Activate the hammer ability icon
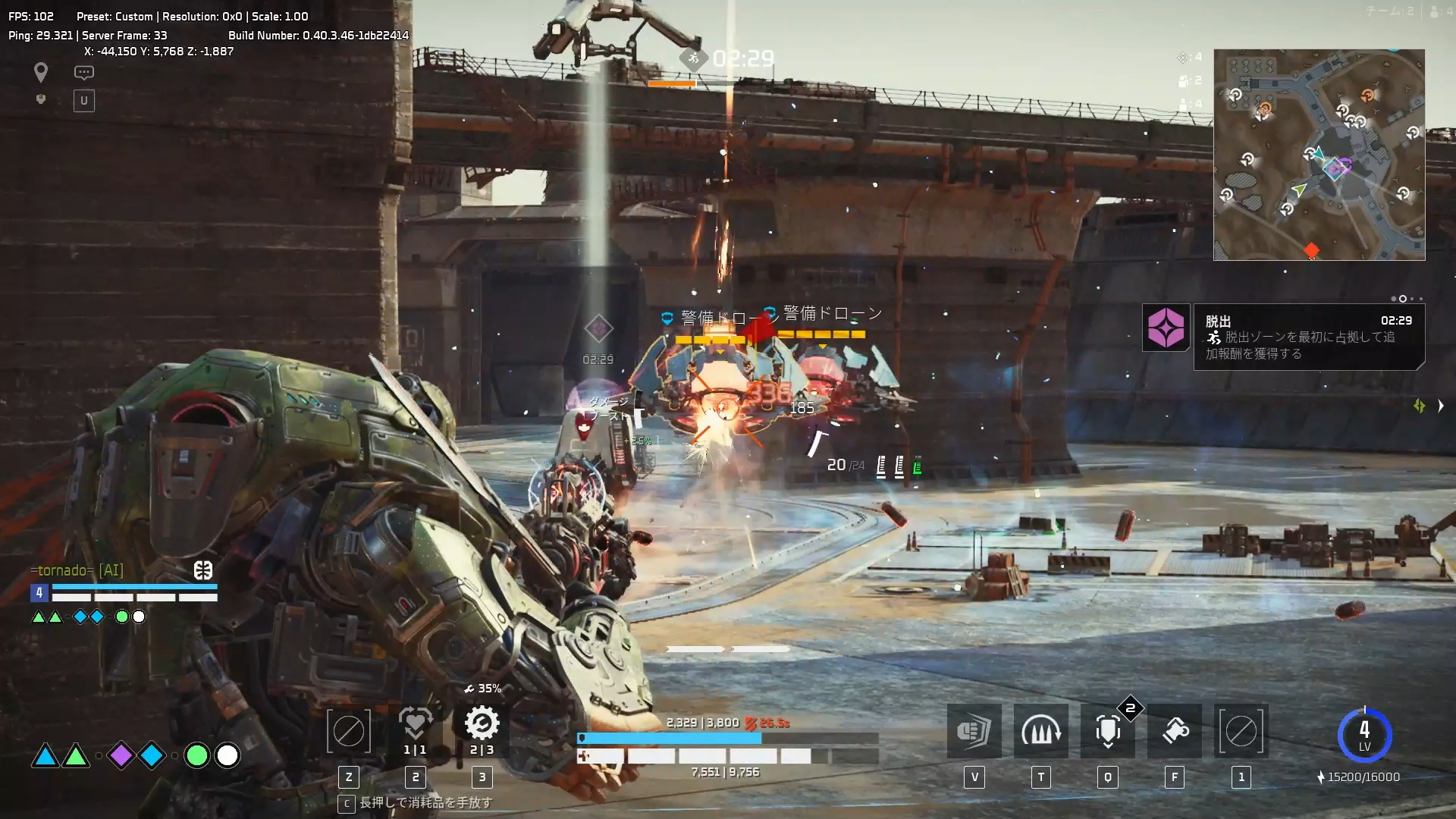 click(1174, 731)
